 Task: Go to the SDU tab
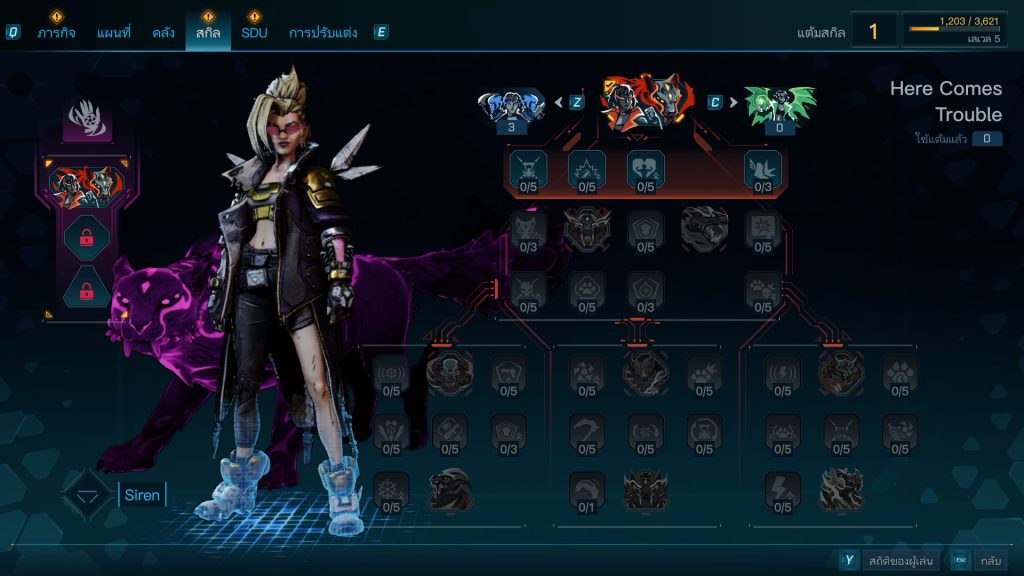(254, 32)
